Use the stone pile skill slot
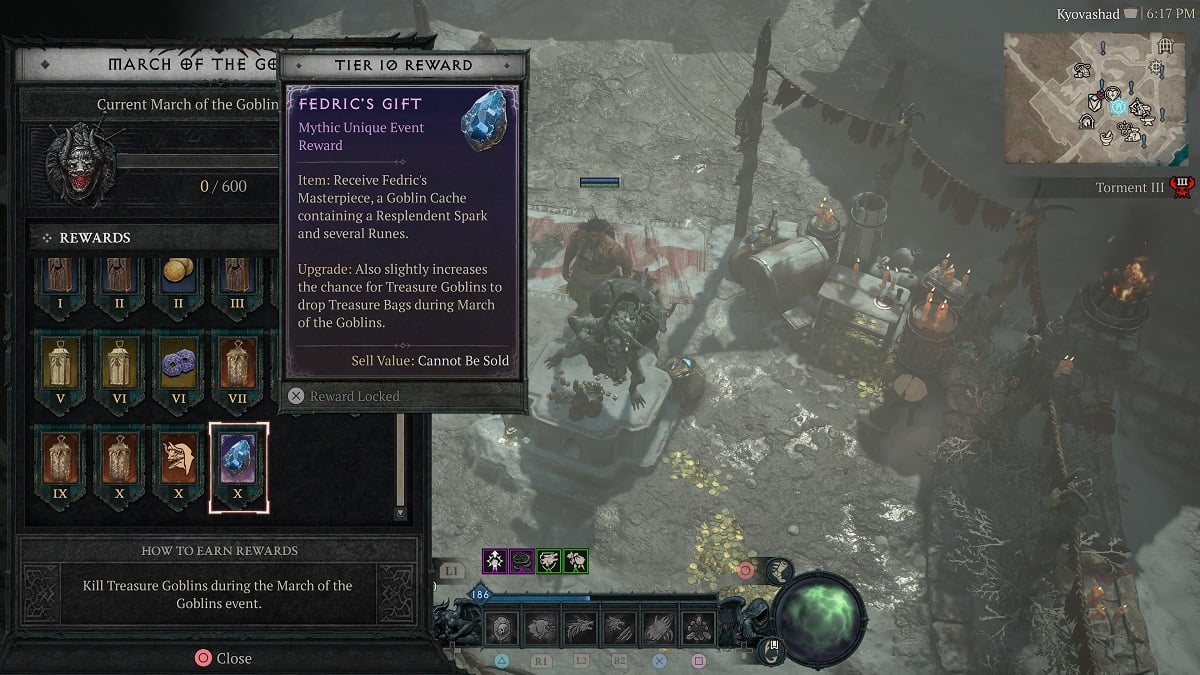This screenshot has height=675, width=1200. 698,628
